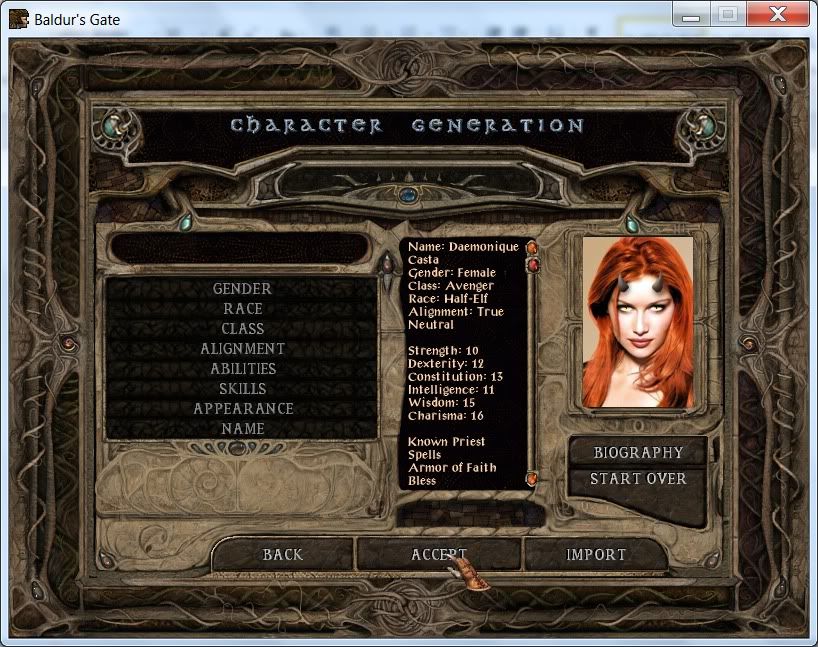Import an existing character
The height and width of the screenshot is (647, 818).
pos(596,554)
